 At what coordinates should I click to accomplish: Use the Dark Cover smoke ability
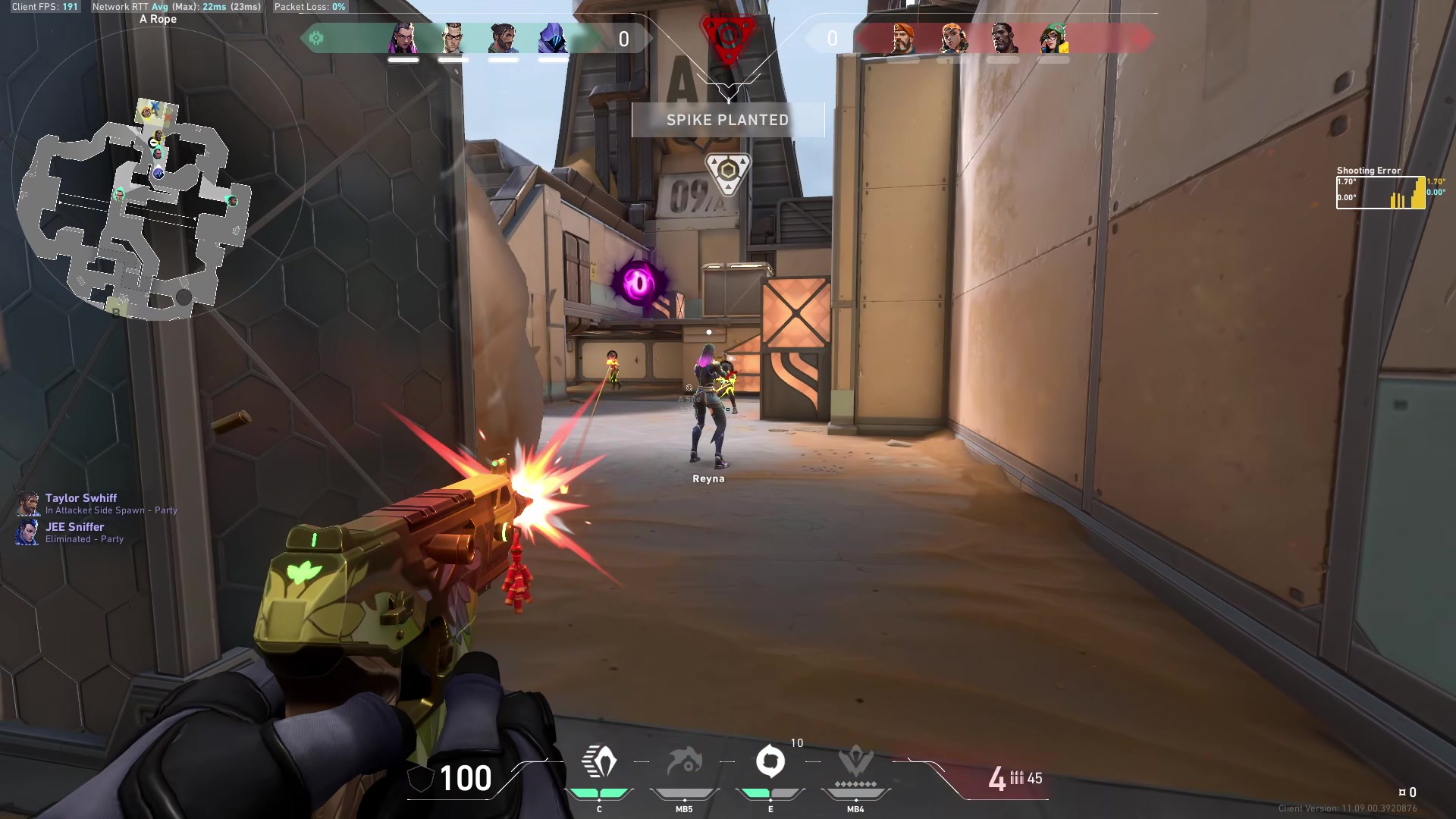[770, 762]
